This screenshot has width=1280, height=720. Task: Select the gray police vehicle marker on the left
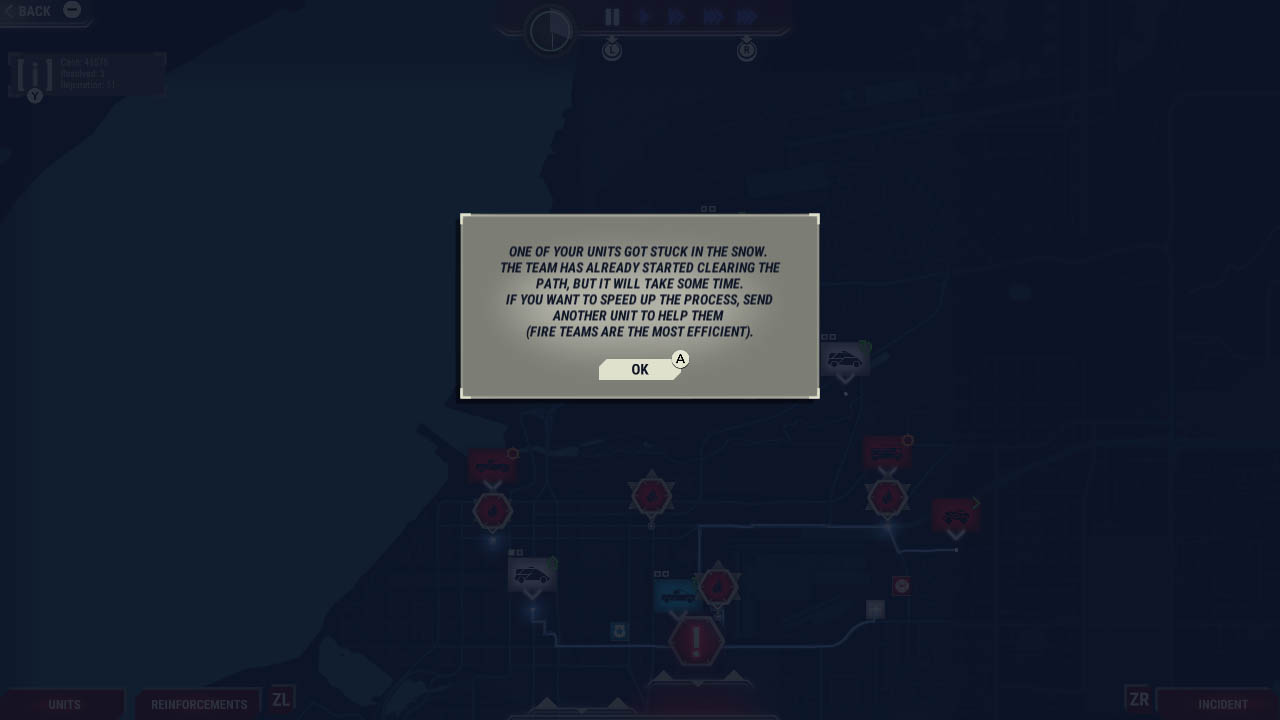(x=532, y=576)
